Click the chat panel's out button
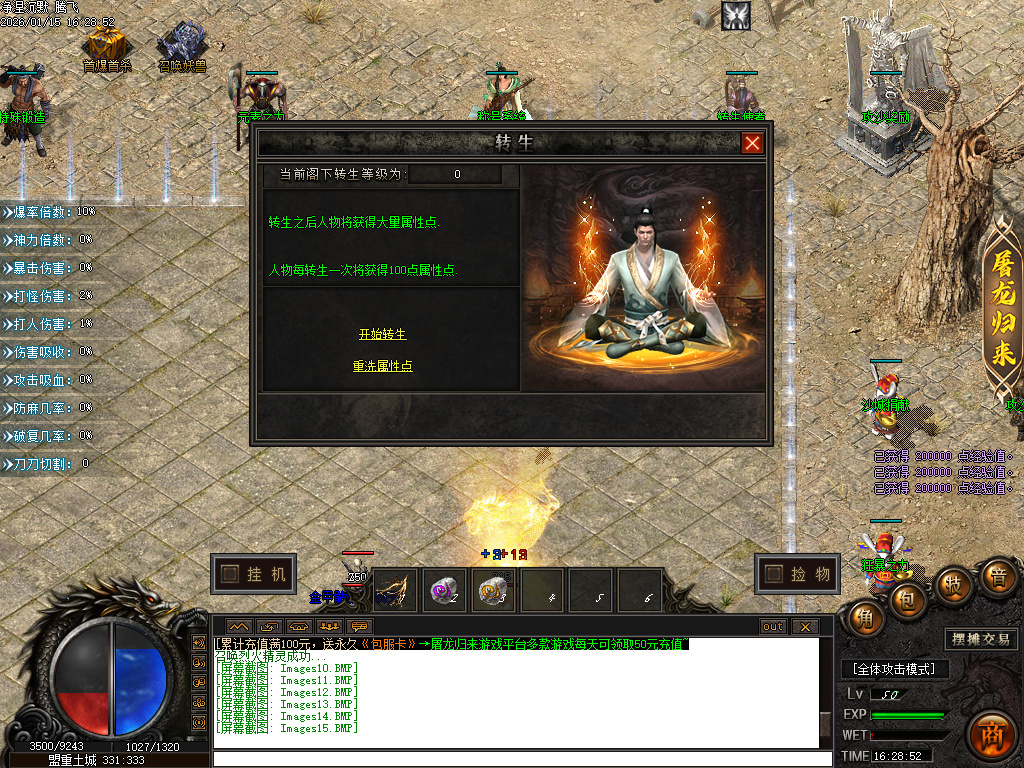The image size is (1024, 768). (773, 627)
